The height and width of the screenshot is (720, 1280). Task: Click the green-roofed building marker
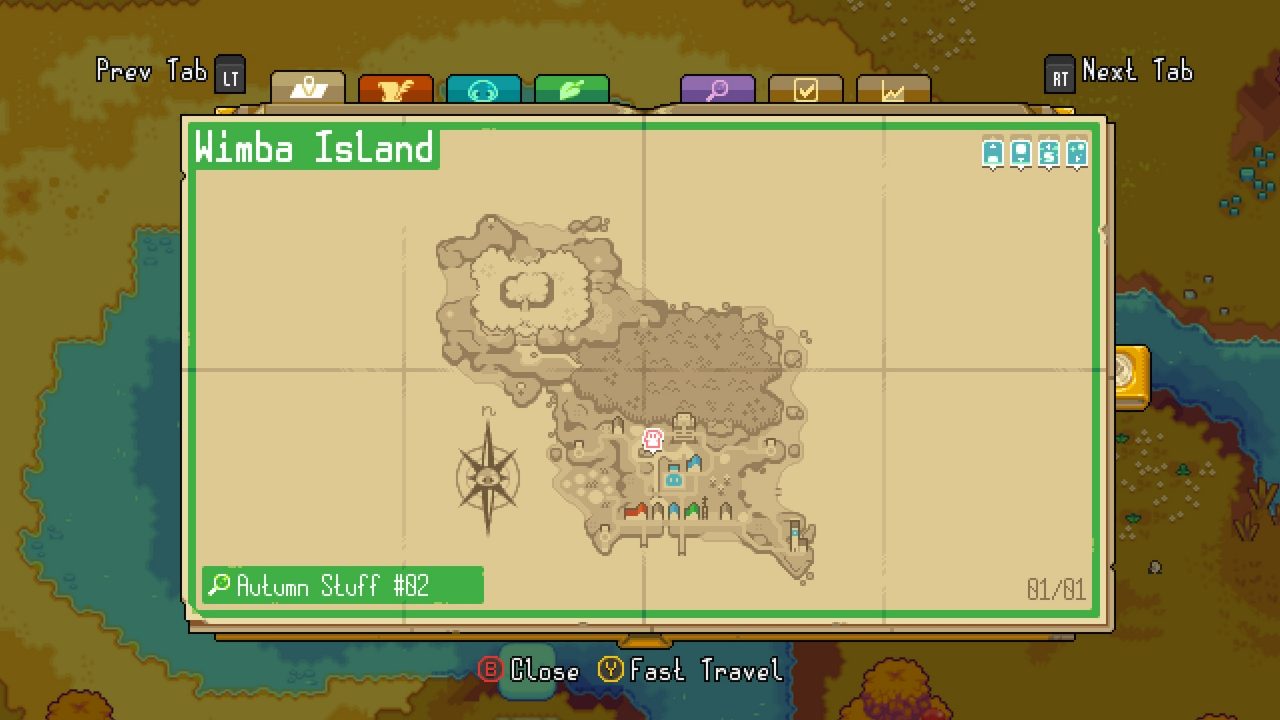pos(692,509)
